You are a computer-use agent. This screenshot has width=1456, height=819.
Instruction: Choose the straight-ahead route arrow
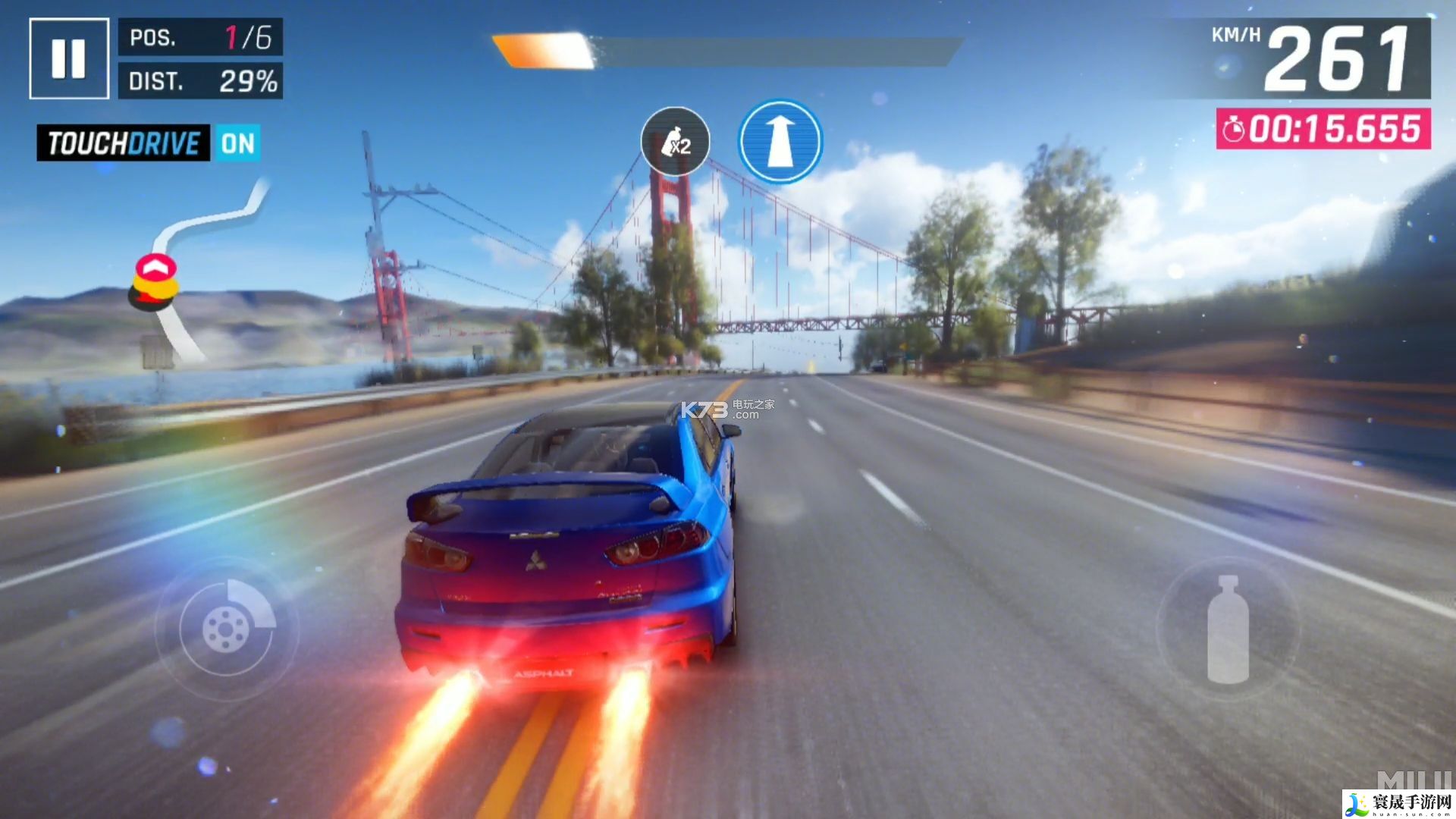coord(780,142)
